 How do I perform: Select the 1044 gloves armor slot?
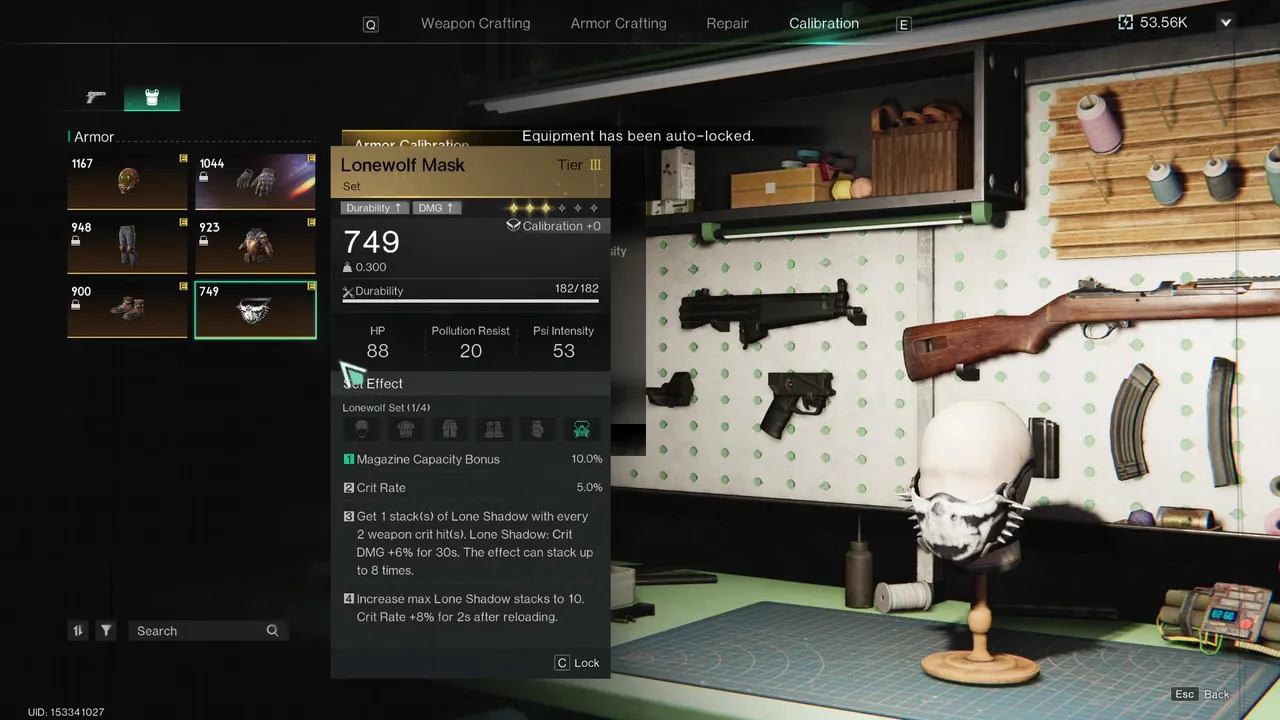pos(255,181)
